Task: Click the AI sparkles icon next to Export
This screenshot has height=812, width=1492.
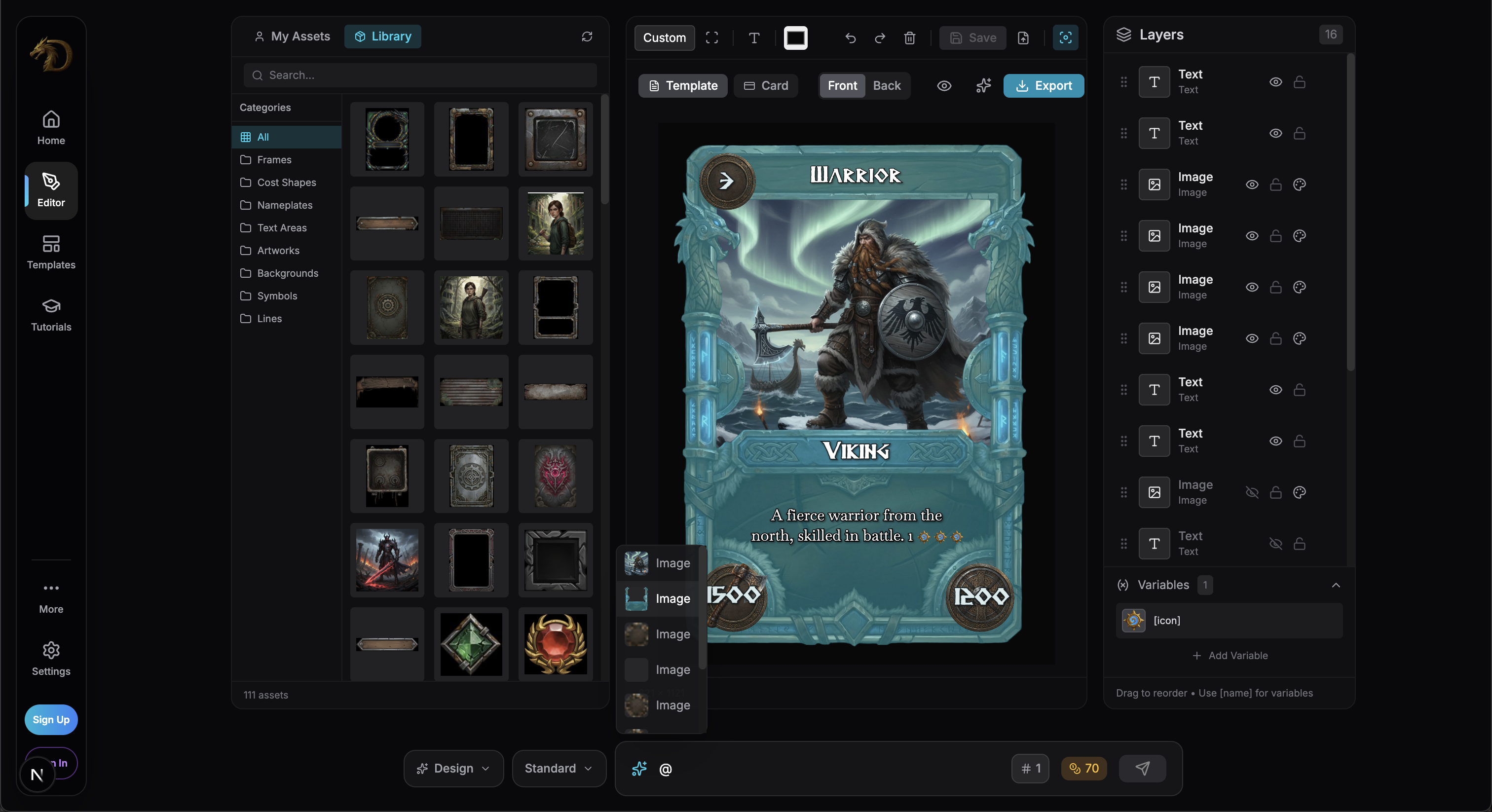Action: [x=983, y=86]
